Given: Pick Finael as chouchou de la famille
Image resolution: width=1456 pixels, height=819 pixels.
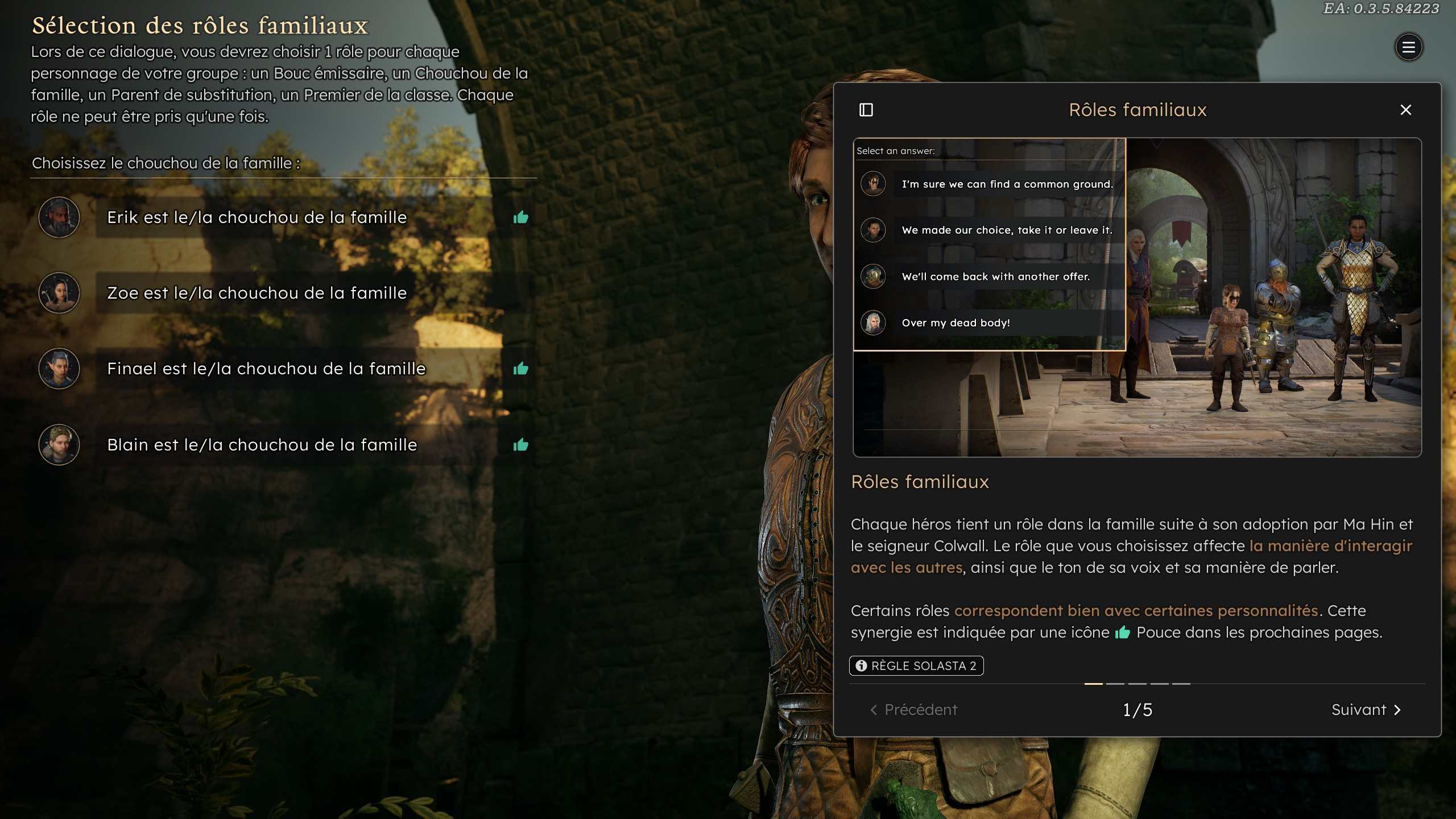Looking at the screenshot, I should [266, 369].
